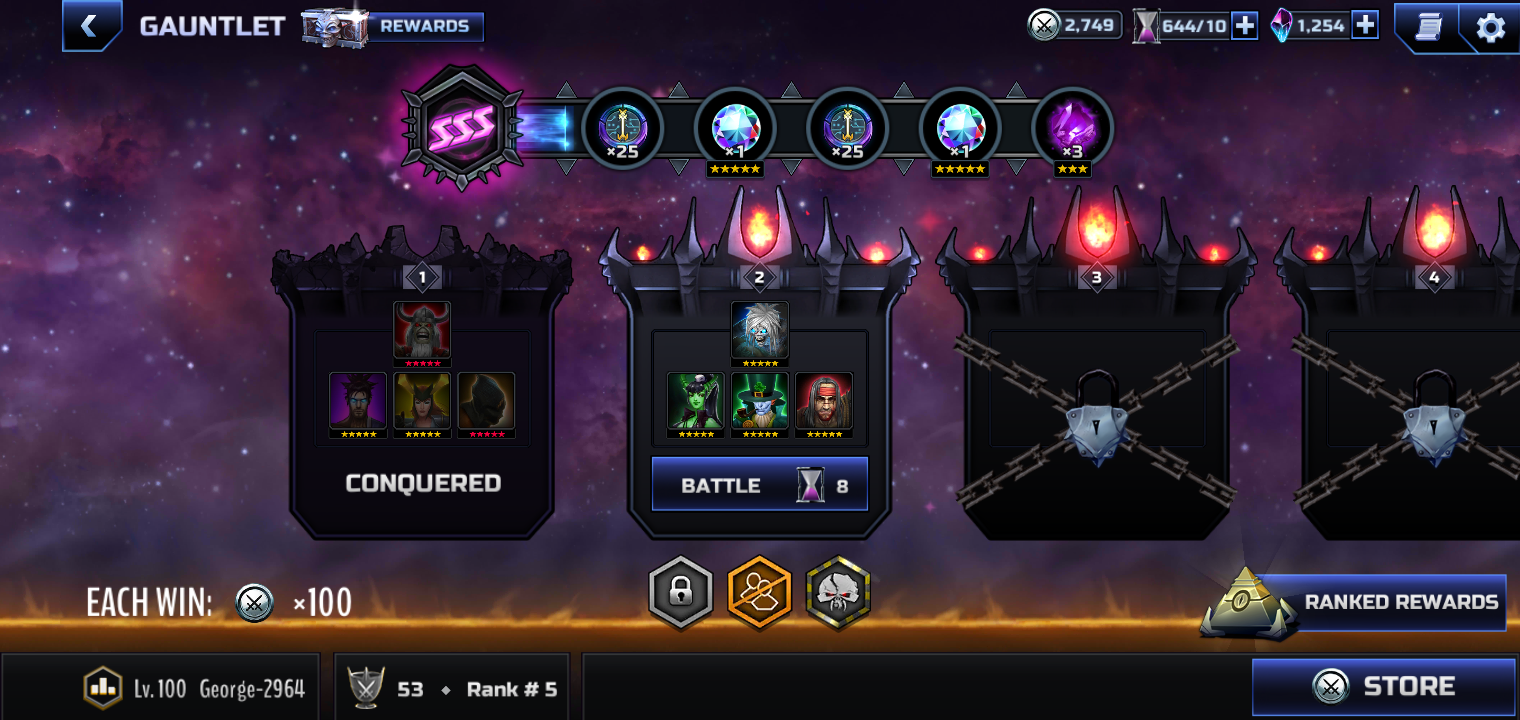The image size is (1520, 720).
Task: Toggle the orange team hexagon icon
Action: 759,592
